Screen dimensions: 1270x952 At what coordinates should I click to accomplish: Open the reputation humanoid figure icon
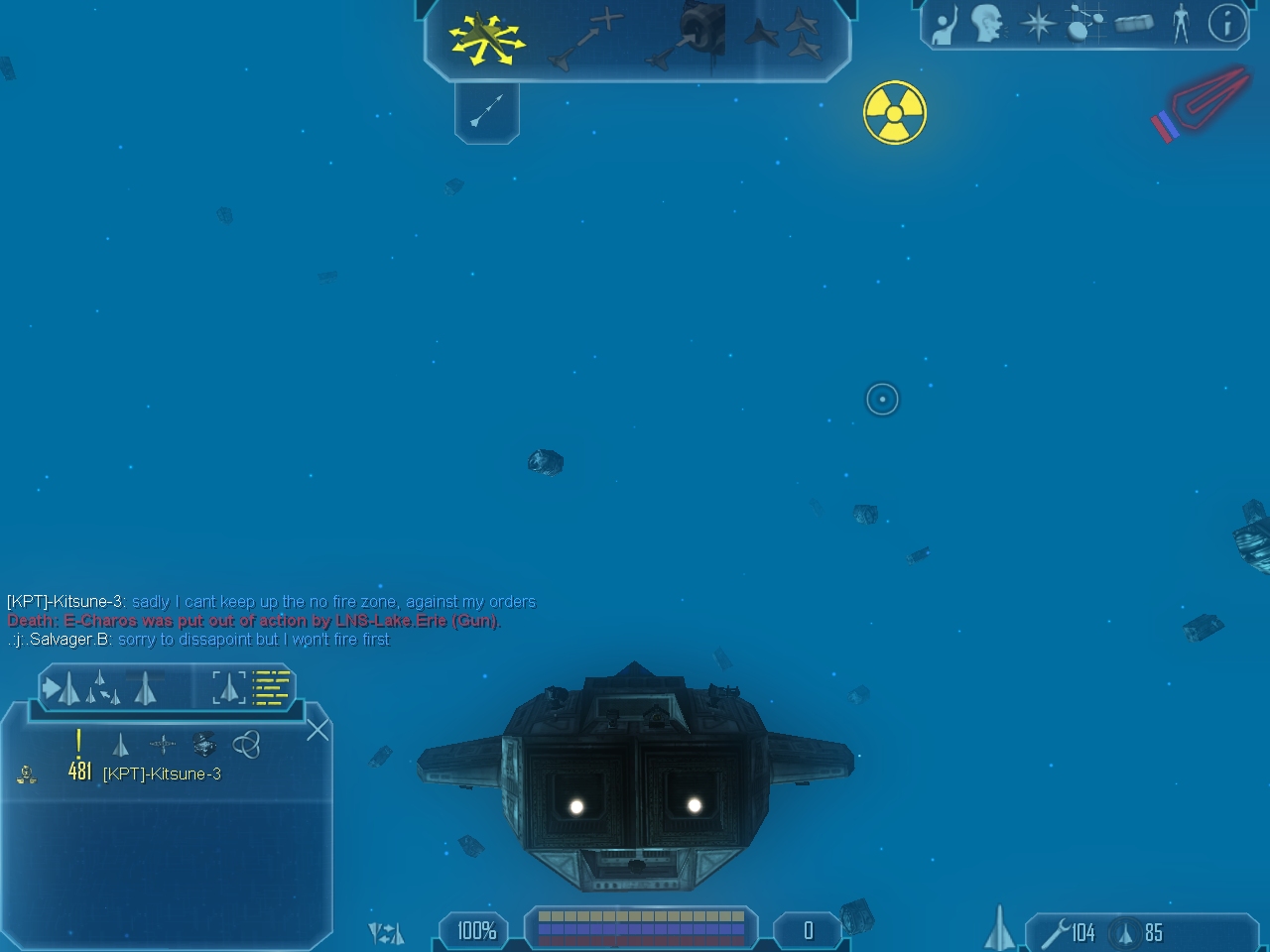coord(1181,24)
